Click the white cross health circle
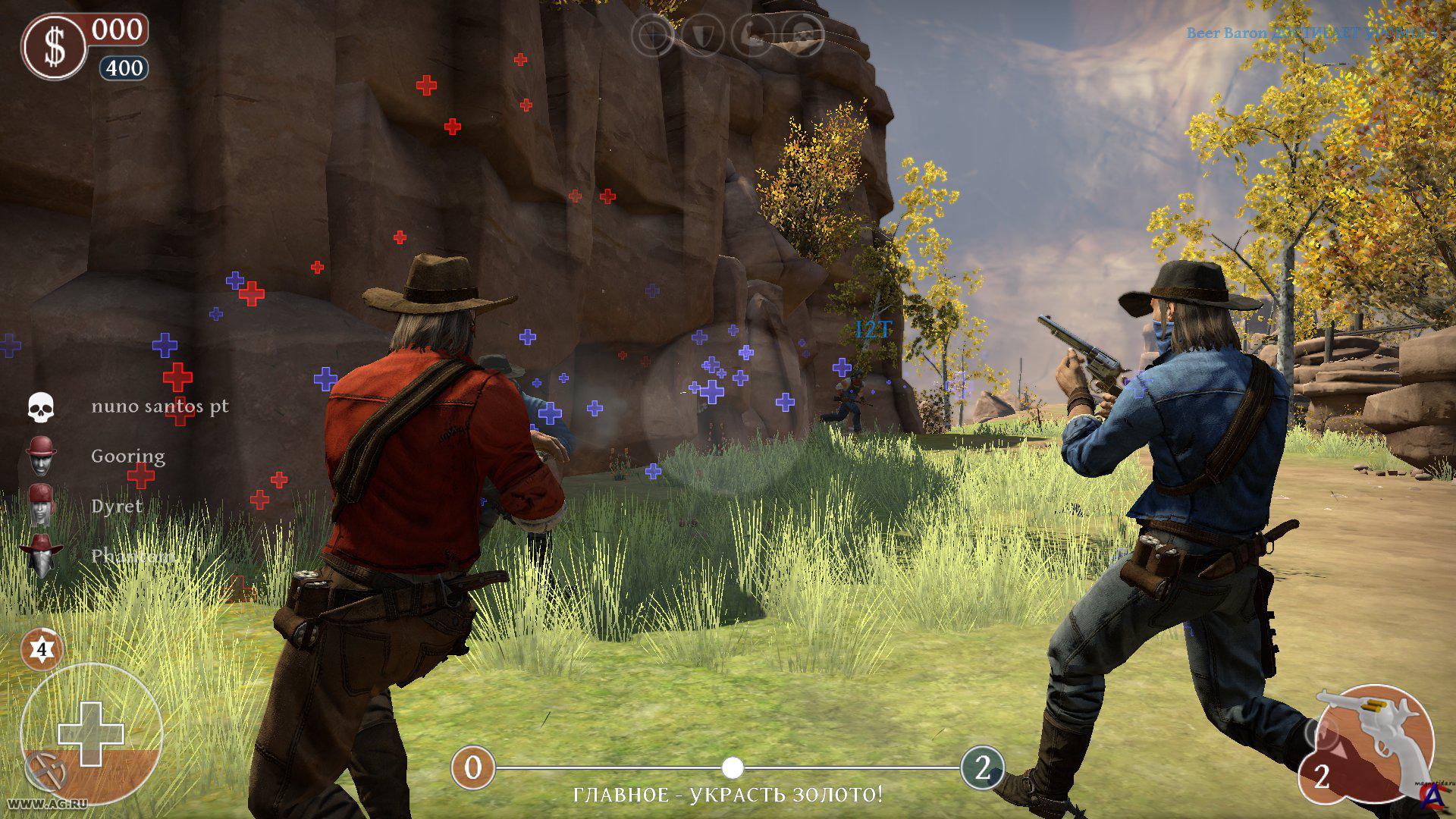1456x819 pixels. (x=91, y=733)
